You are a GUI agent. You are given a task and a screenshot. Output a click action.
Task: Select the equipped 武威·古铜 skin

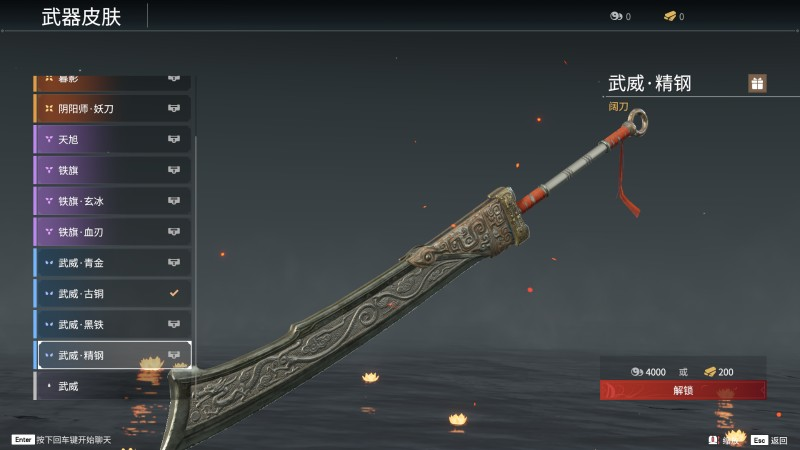click(x=112, y=294)
